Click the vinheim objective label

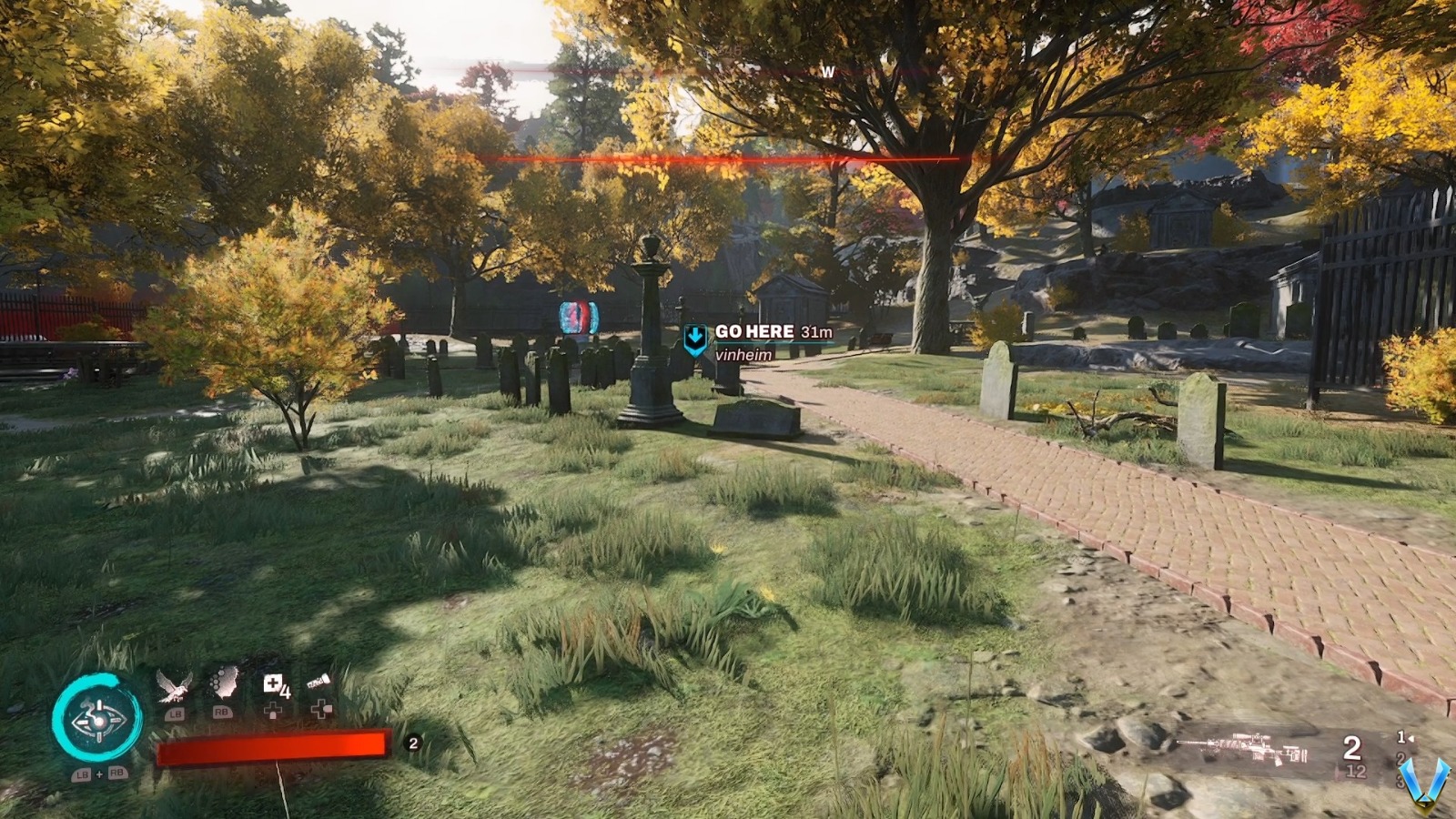(x=743, y=353)
